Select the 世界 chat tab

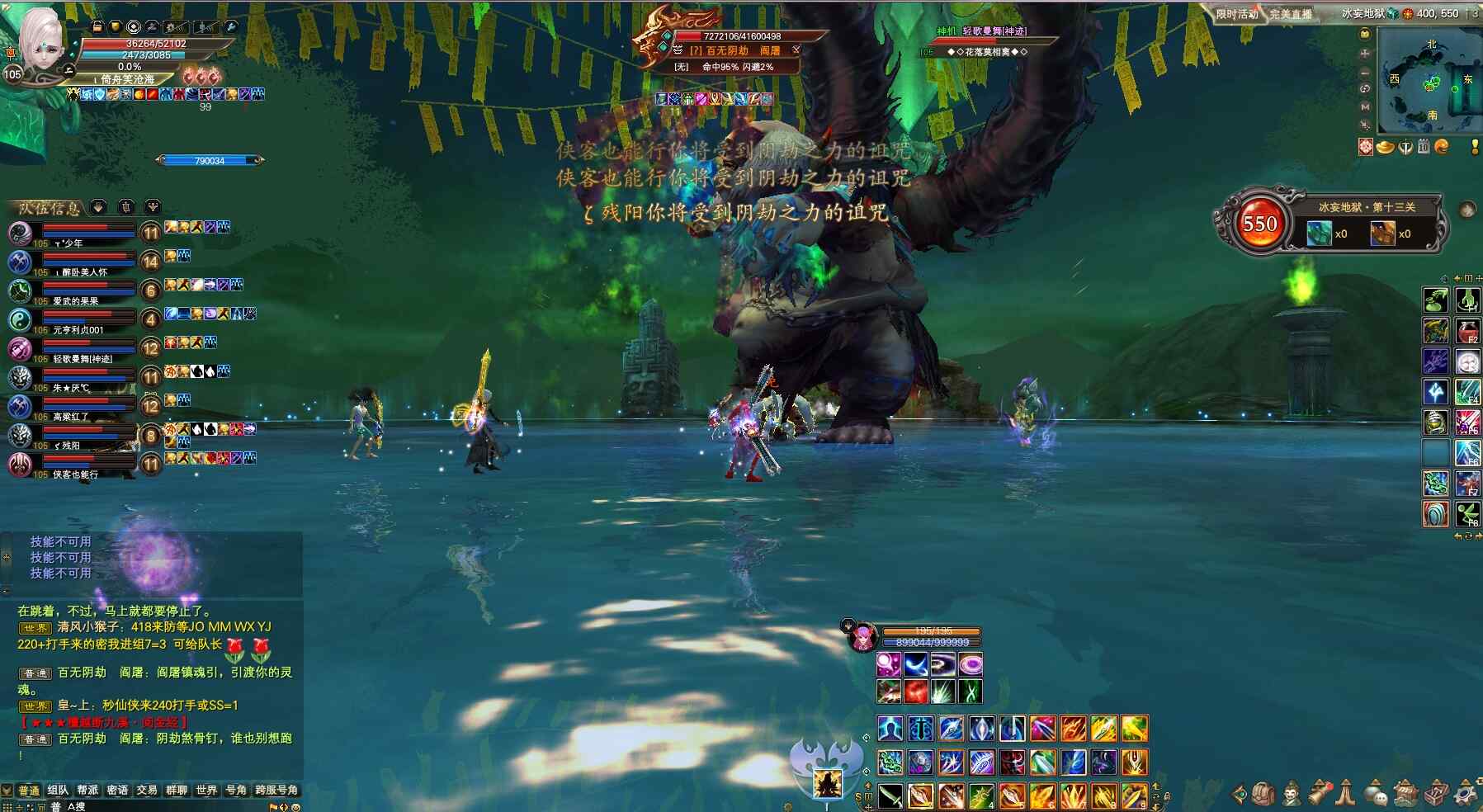click(x=206, y=790)
